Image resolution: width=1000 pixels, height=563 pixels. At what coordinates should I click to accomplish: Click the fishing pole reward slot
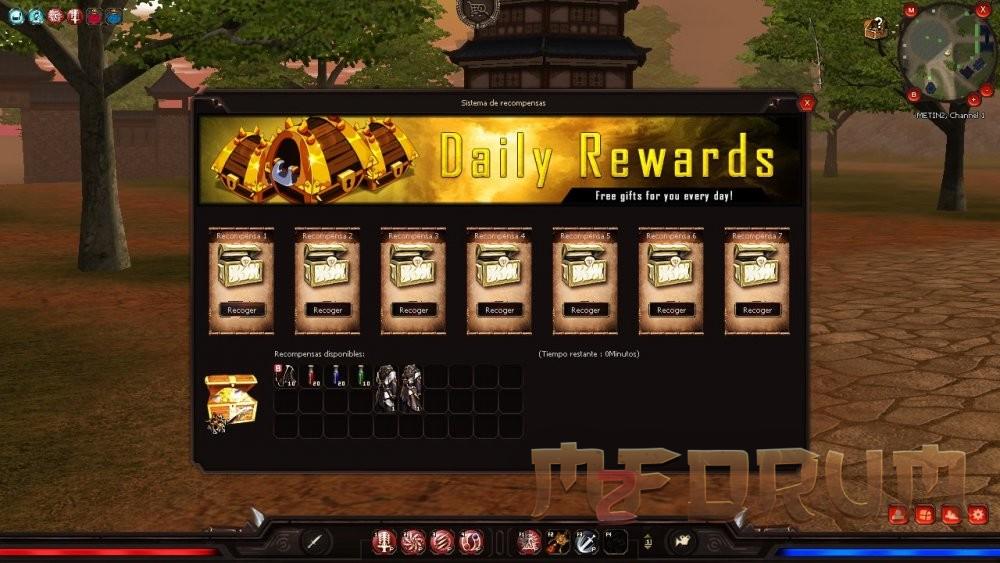(x=286, y=376)
